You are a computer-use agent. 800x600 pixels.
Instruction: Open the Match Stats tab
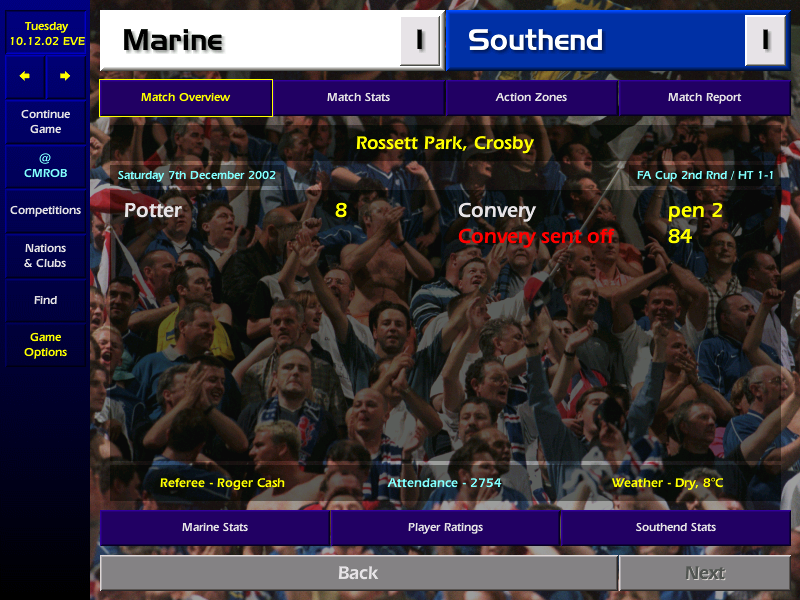[x=358, y=98]
